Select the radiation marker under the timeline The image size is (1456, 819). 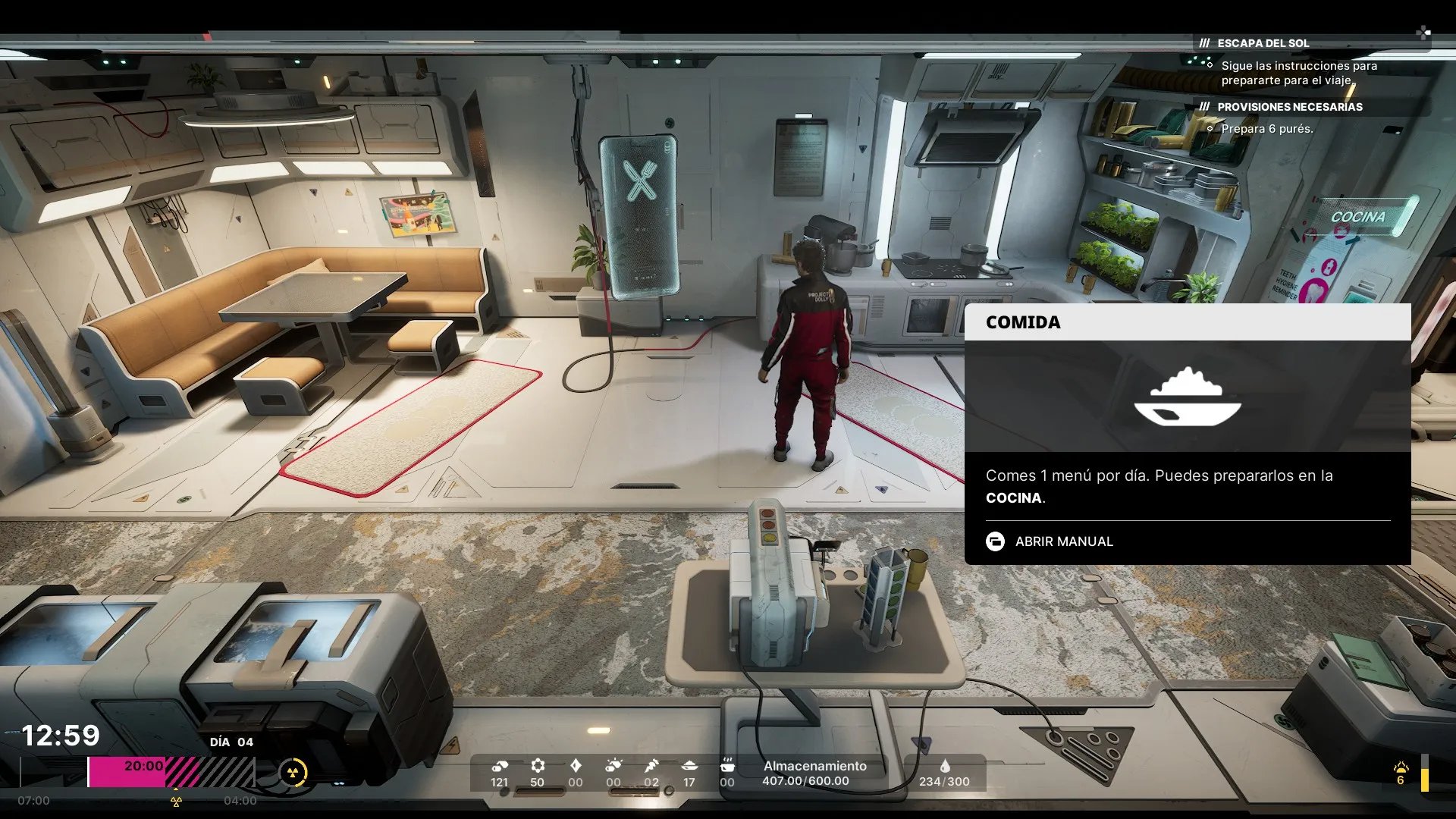pyautogui.click(x=176, y=801)
